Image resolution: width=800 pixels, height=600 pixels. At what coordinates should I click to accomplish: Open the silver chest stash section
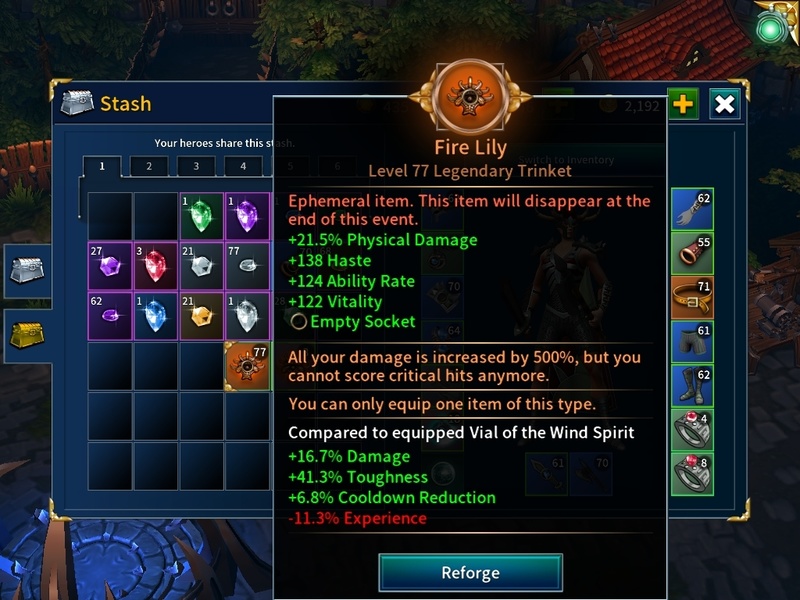click(26, 270)
